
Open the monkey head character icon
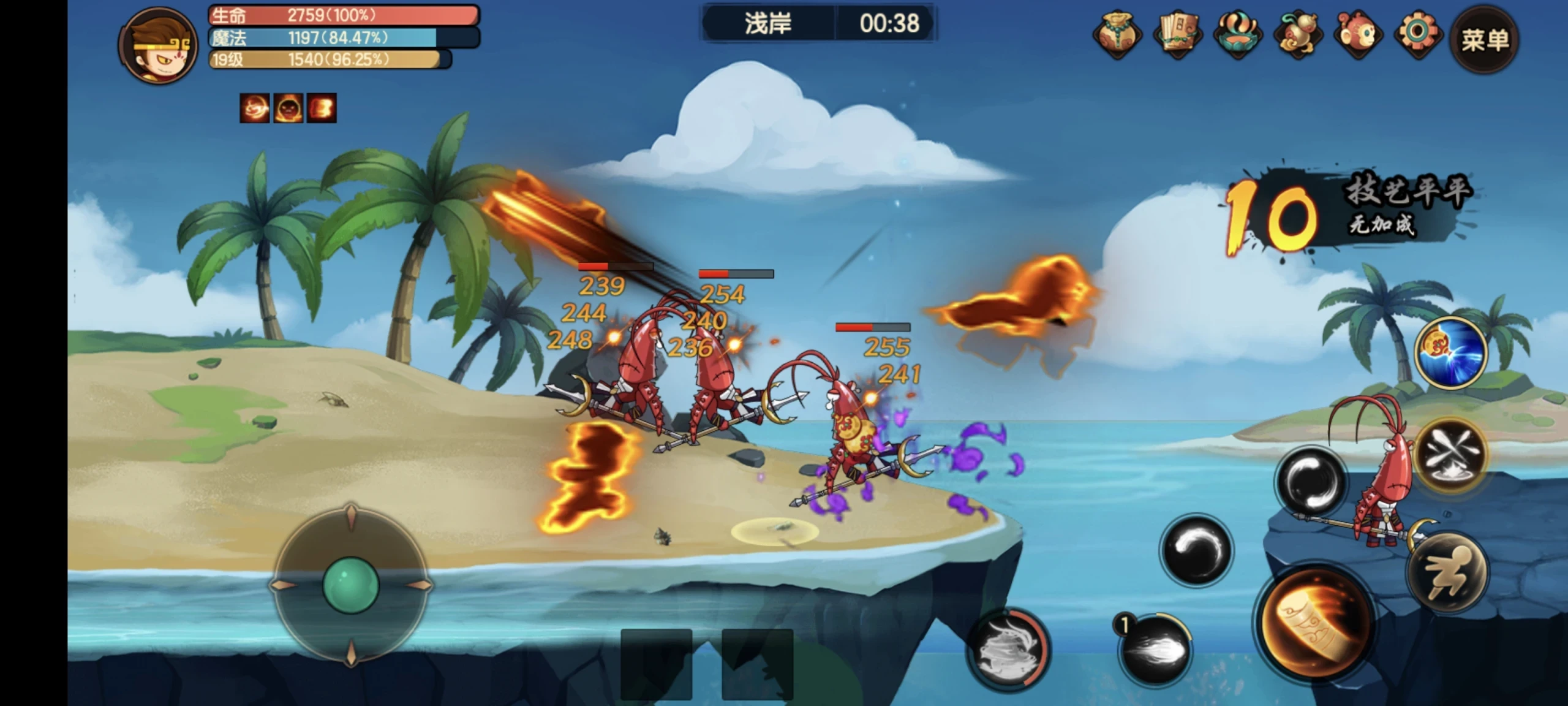(x=1357, y=34)
